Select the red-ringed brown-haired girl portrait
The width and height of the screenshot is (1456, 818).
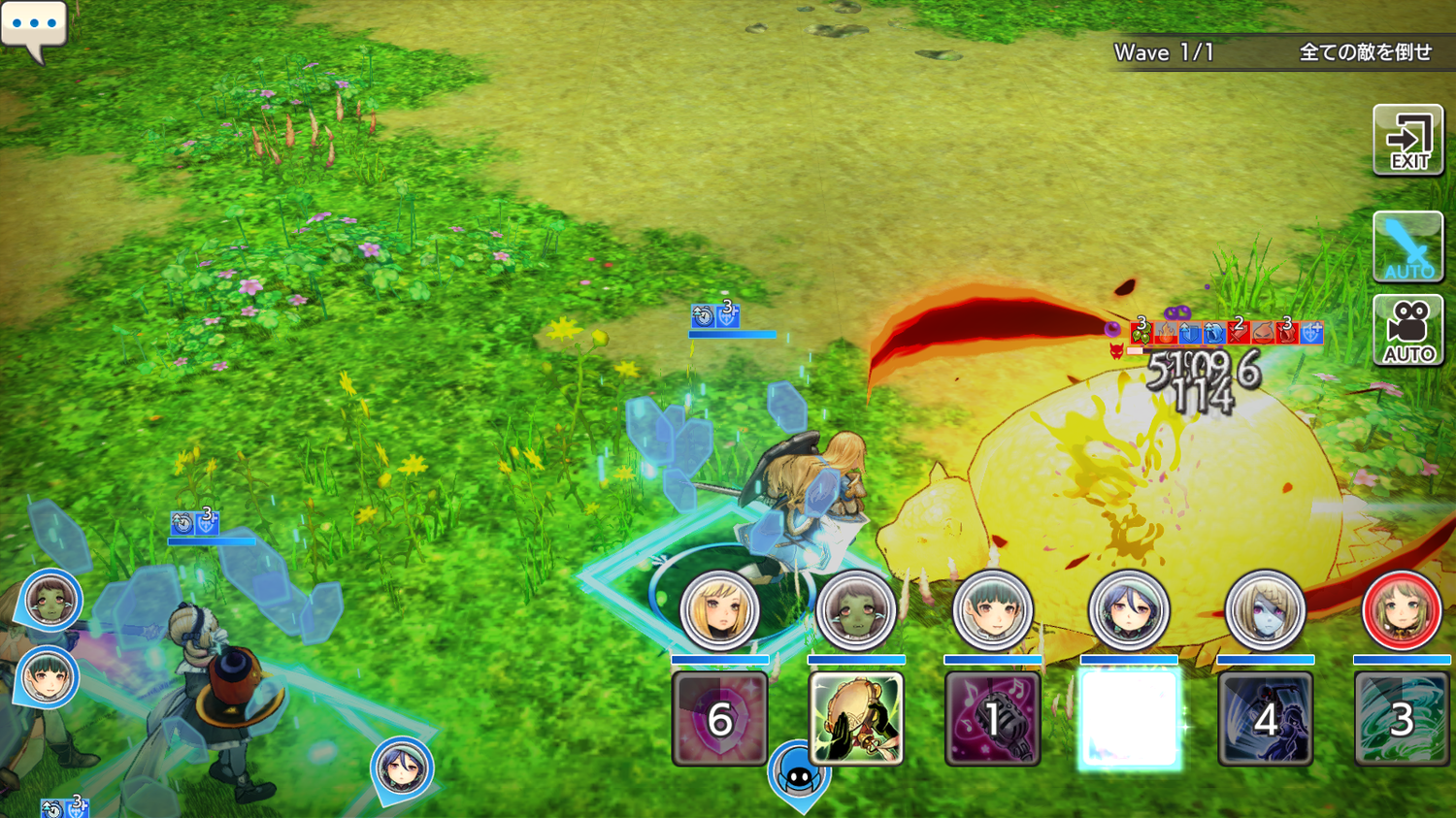[x=1401, y=610]
